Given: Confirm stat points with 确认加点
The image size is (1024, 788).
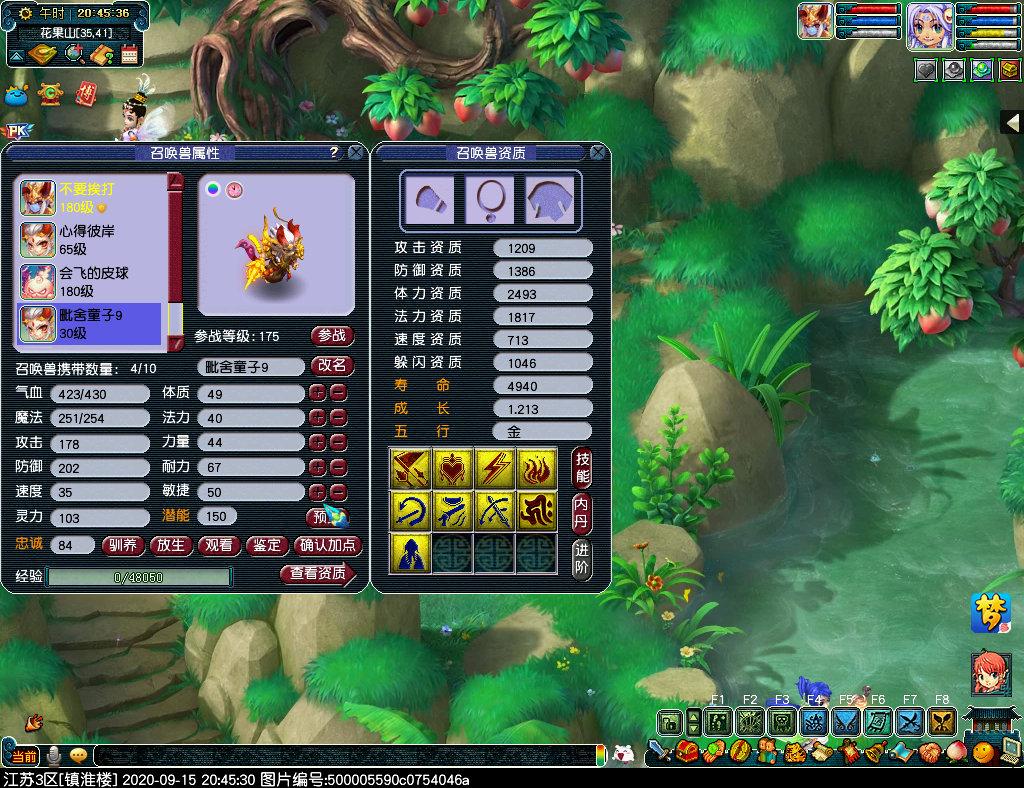Looking at the screenshot, I should click(327, 545).
